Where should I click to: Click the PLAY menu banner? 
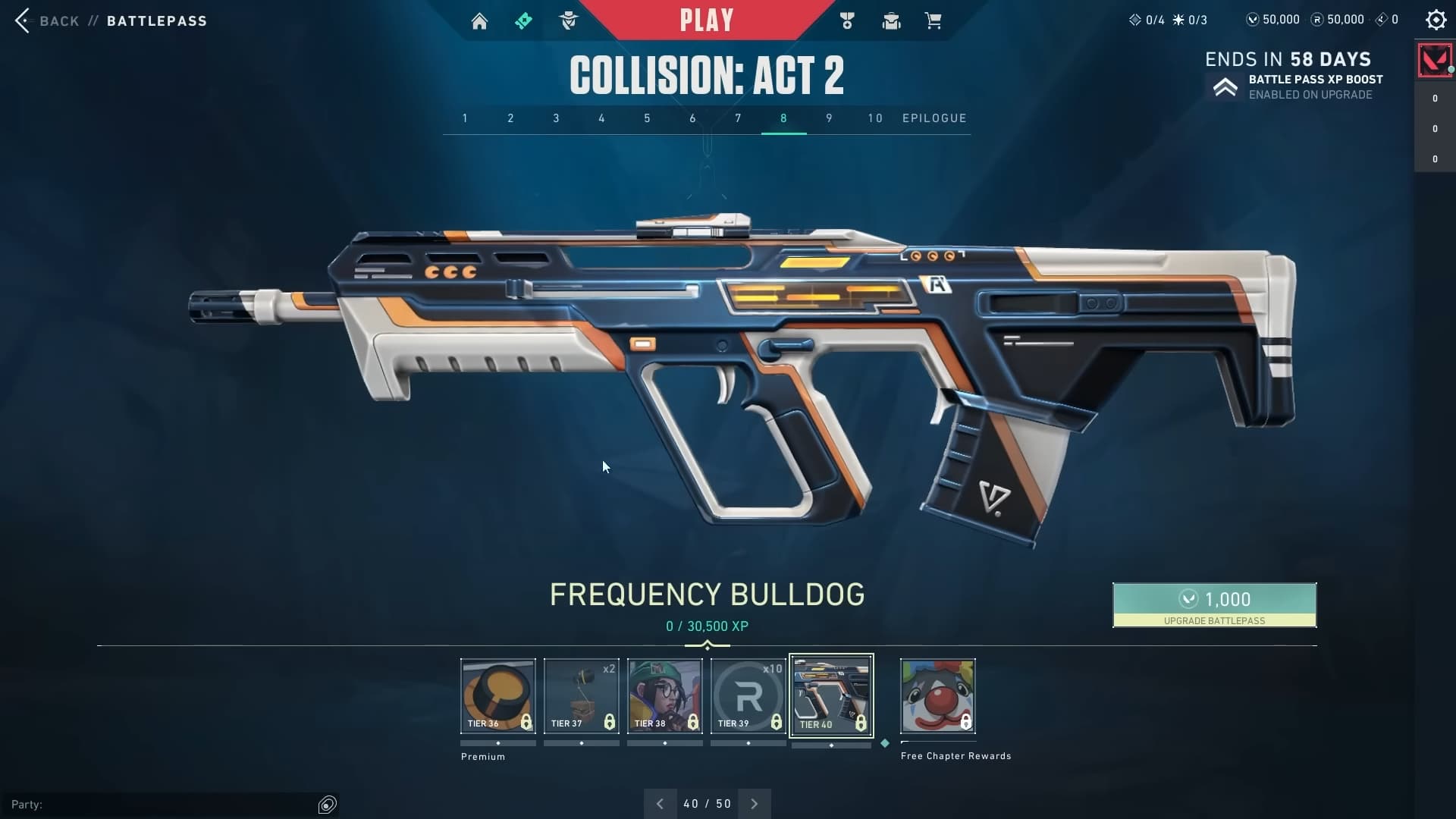coord(708,19)
